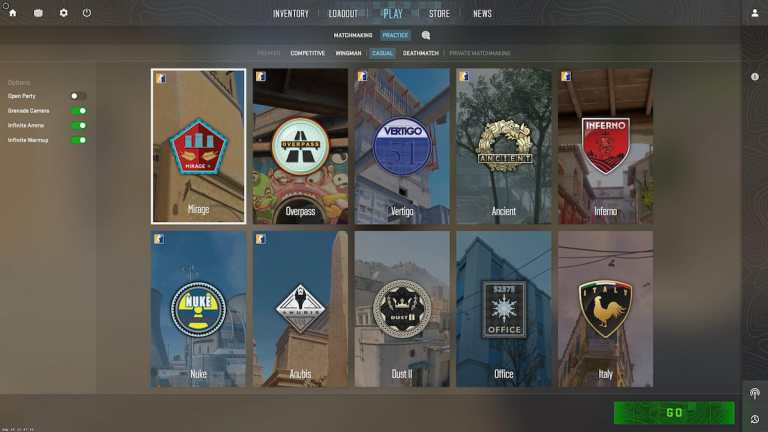The image size is (768, 432).
Task: Choose the Italy map tile
Action: [x=605, y=309]
